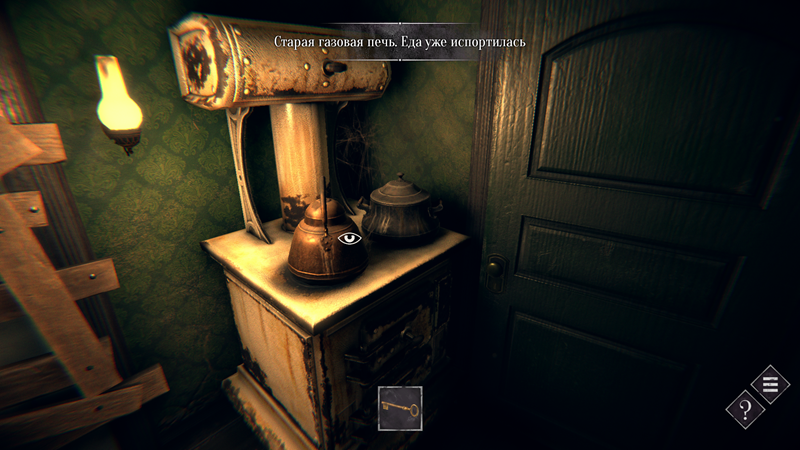Open the question mark hint button
Screen dimensions: 800x450
[745, 409]
